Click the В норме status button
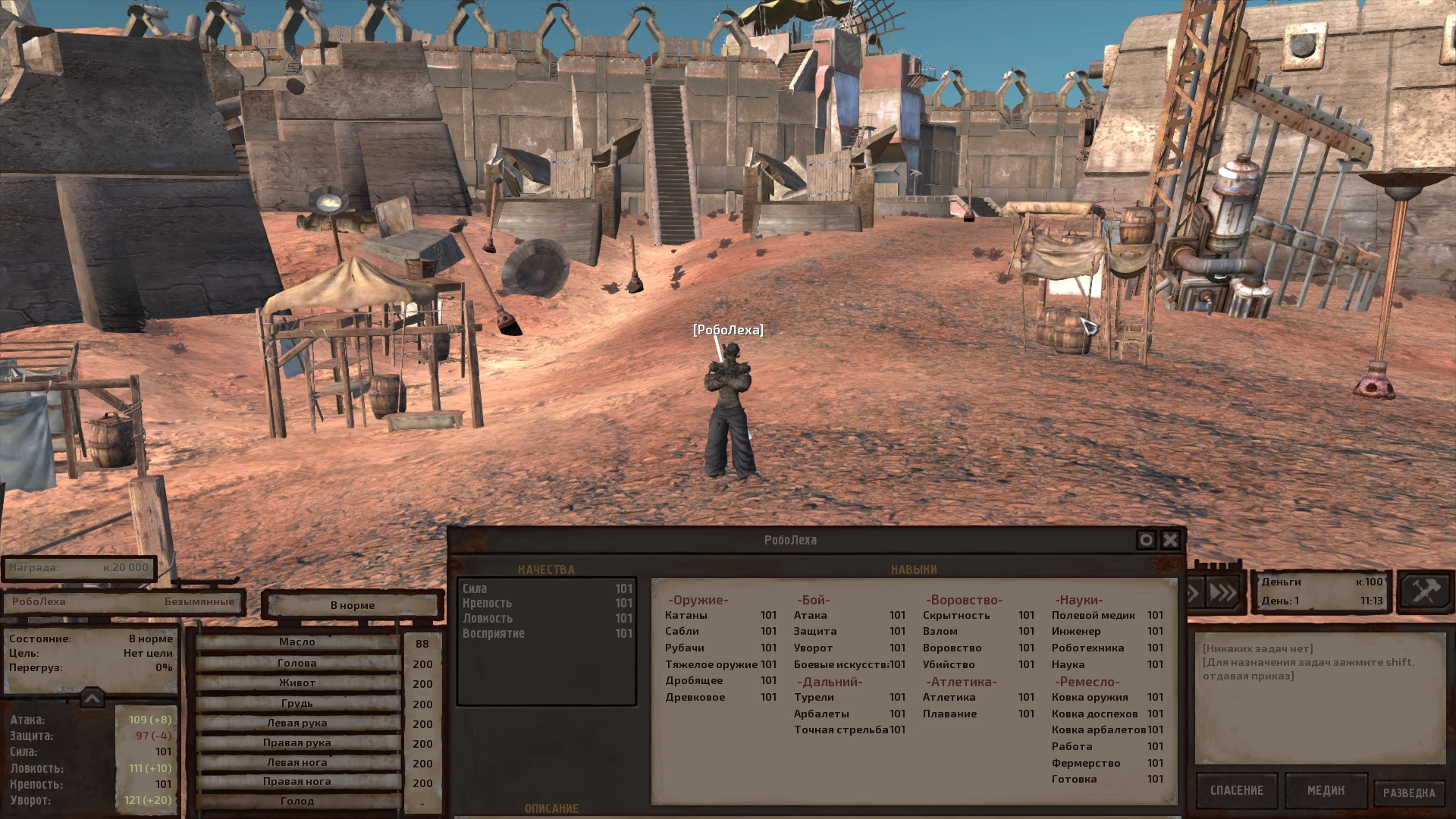The width and height of the screenshot is (1456, 819). [352, 604]
